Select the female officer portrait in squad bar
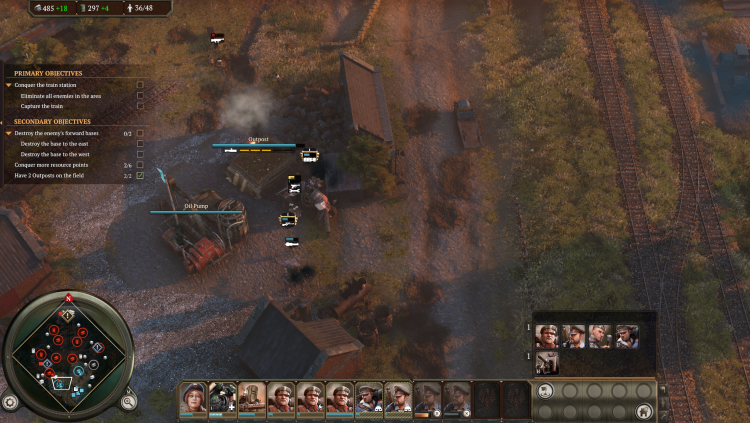 [x=192, y=398]
